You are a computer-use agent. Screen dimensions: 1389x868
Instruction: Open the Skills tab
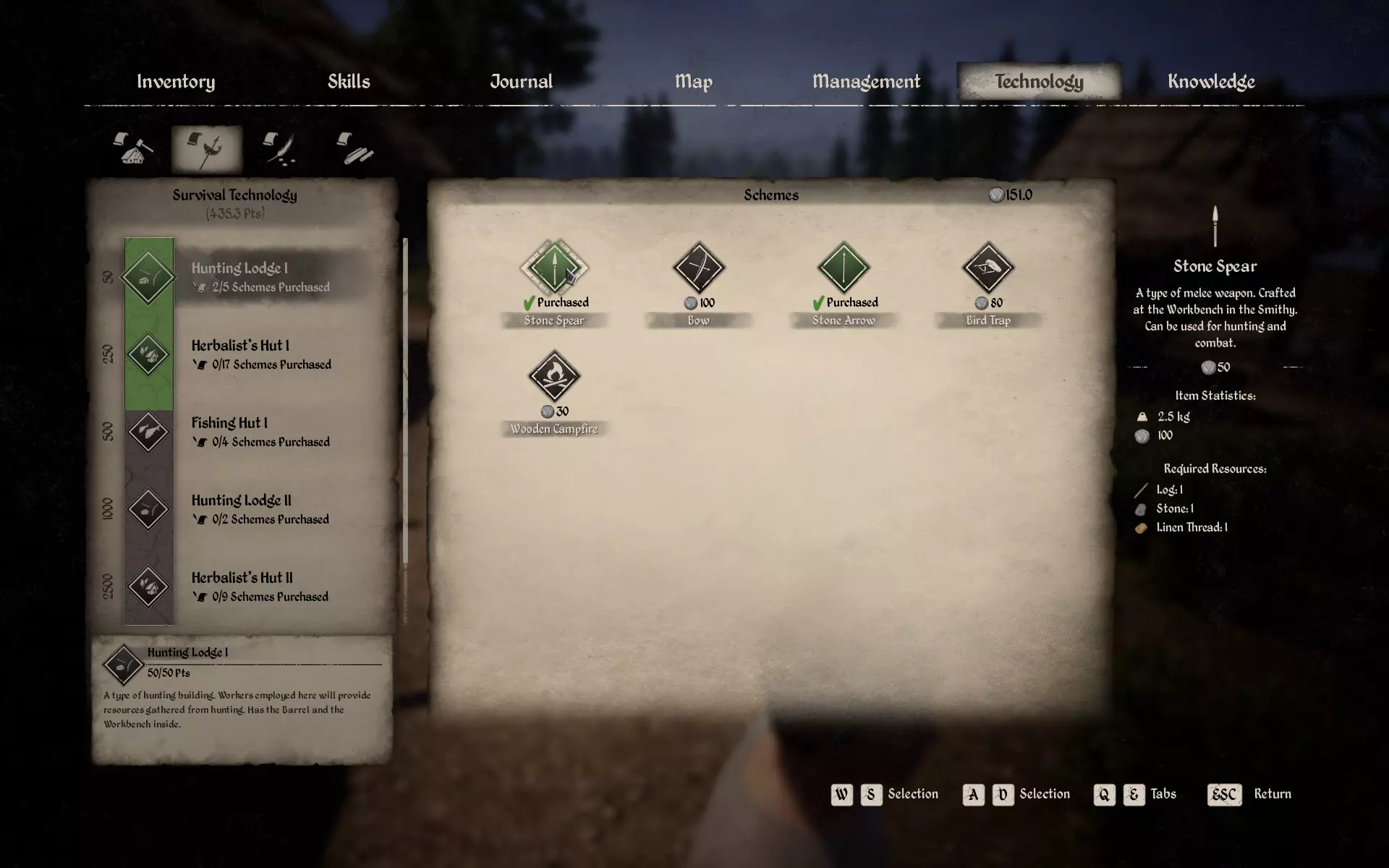[x=349, y=82]
